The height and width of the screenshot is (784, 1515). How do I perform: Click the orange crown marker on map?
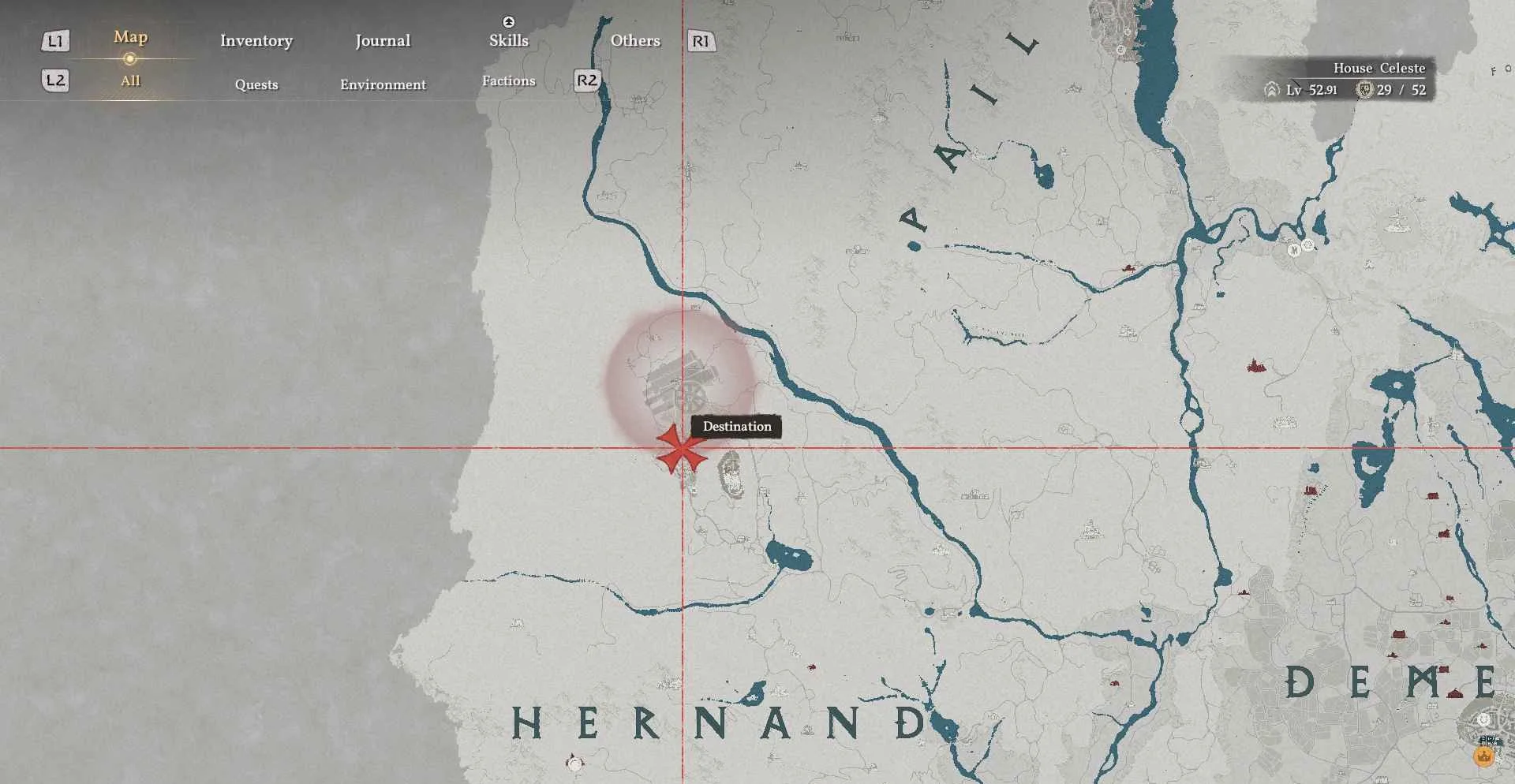click(1484, 757)
